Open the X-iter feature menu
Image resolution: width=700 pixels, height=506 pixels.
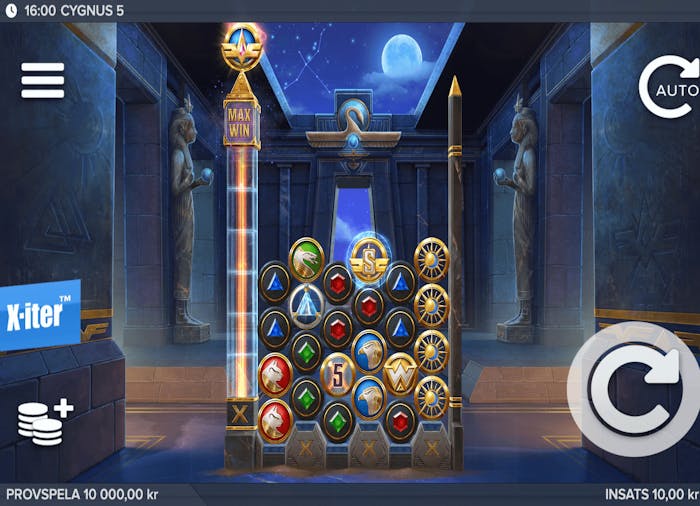(40, 314)
